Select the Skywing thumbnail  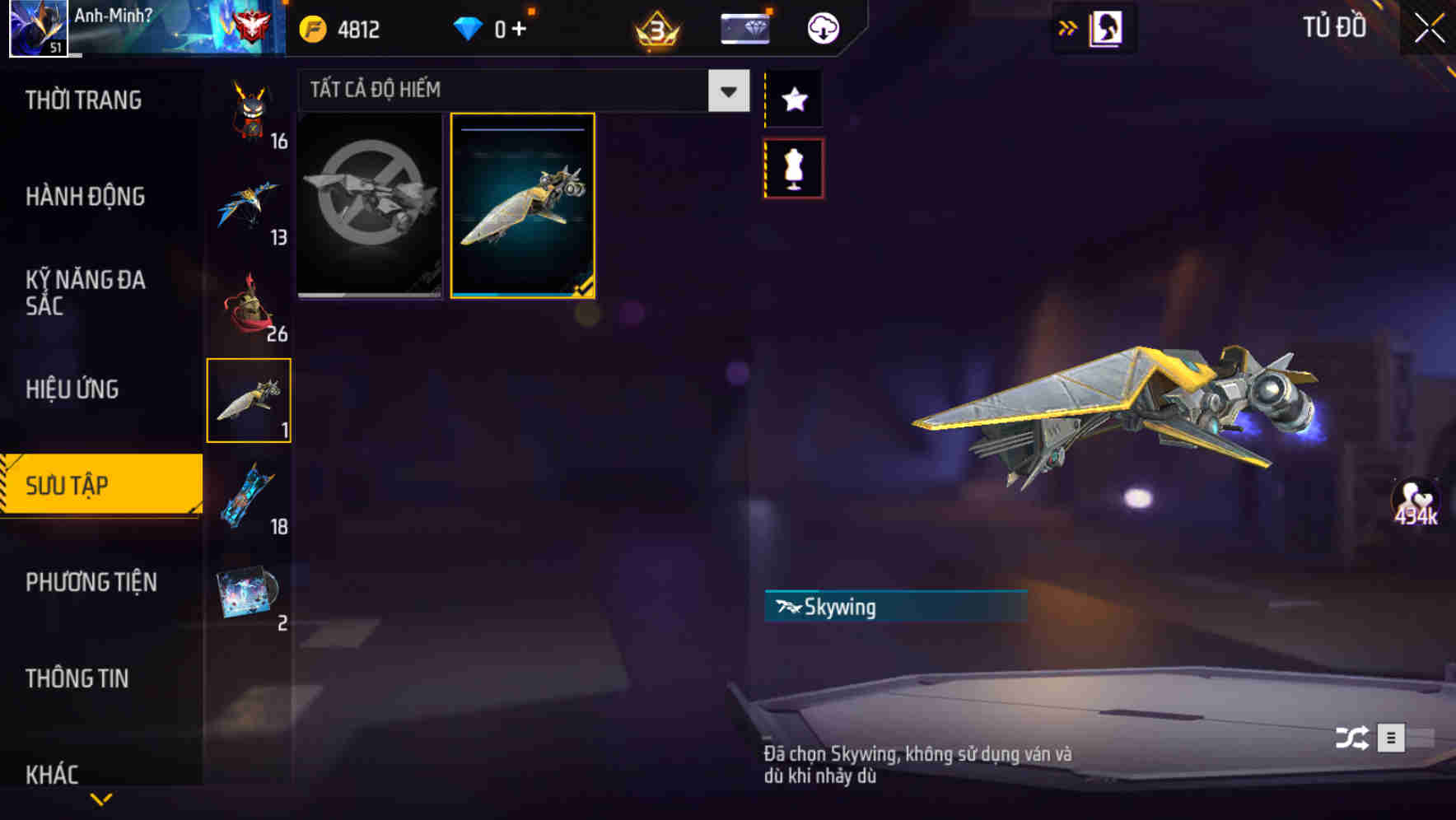522,206
